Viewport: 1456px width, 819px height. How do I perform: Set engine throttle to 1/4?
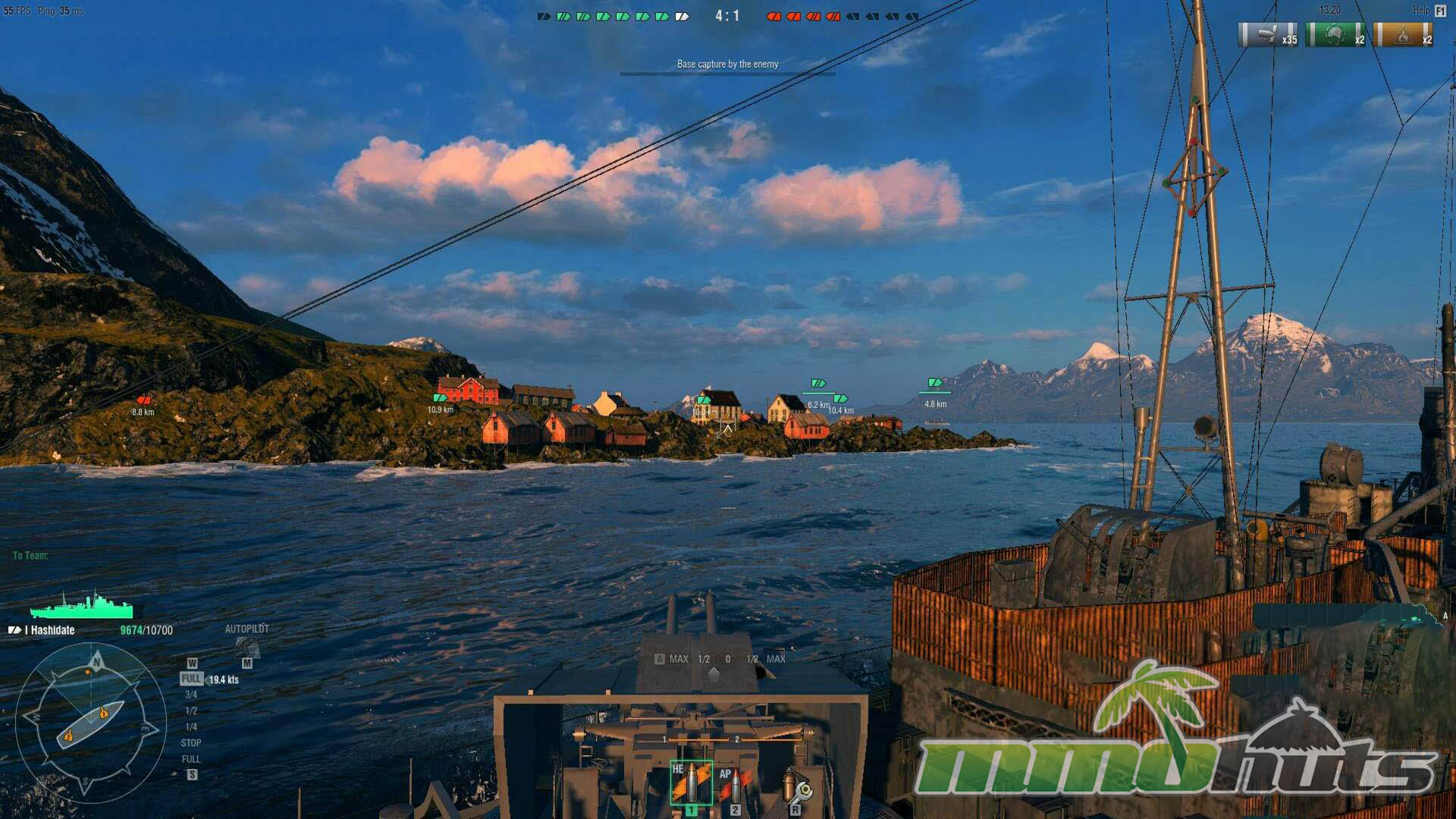coord(191,726)
